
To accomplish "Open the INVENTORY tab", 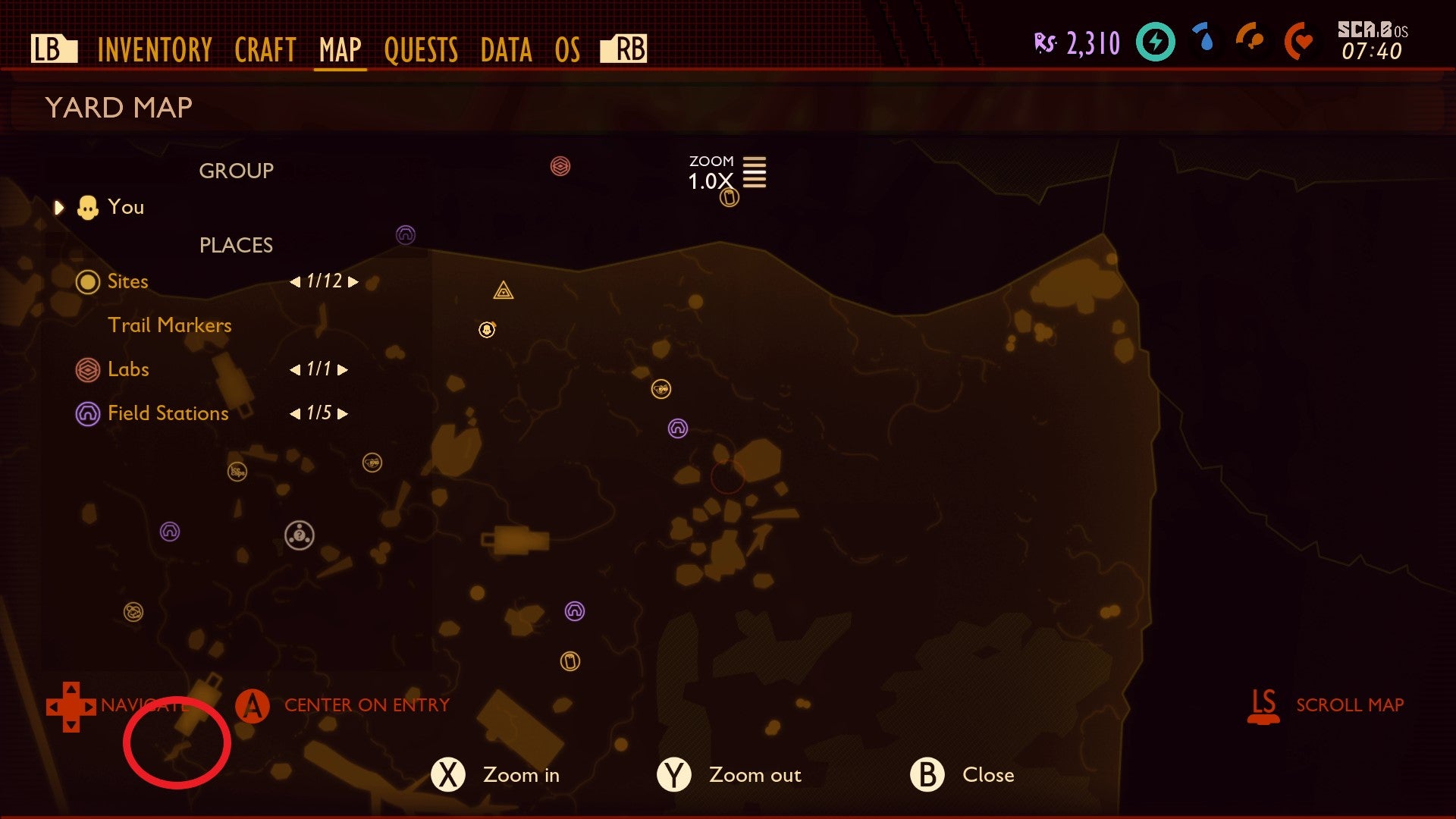I will click(x=153, y=50).
